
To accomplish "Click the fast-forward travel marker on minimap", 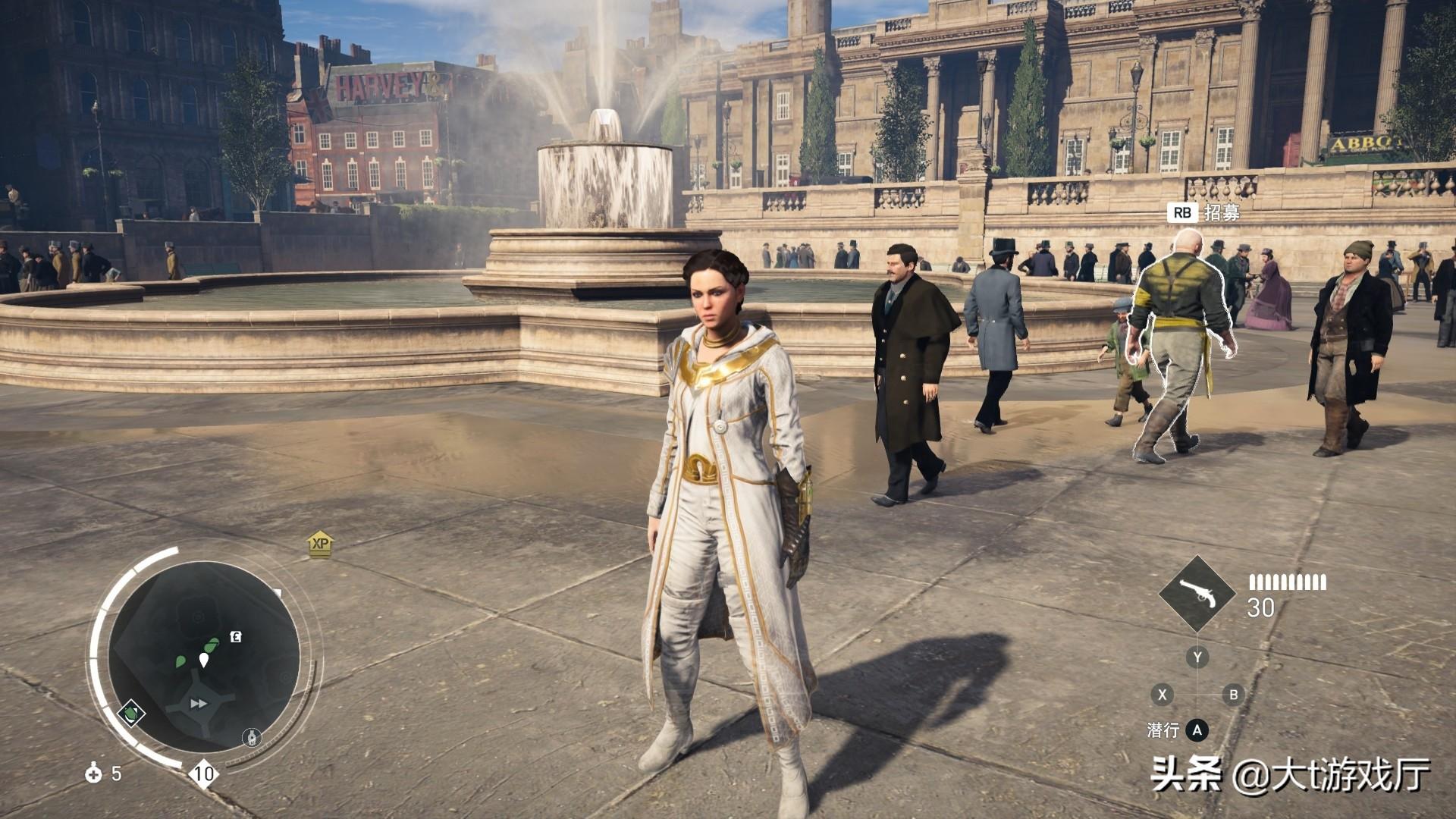I will [199, 704].
